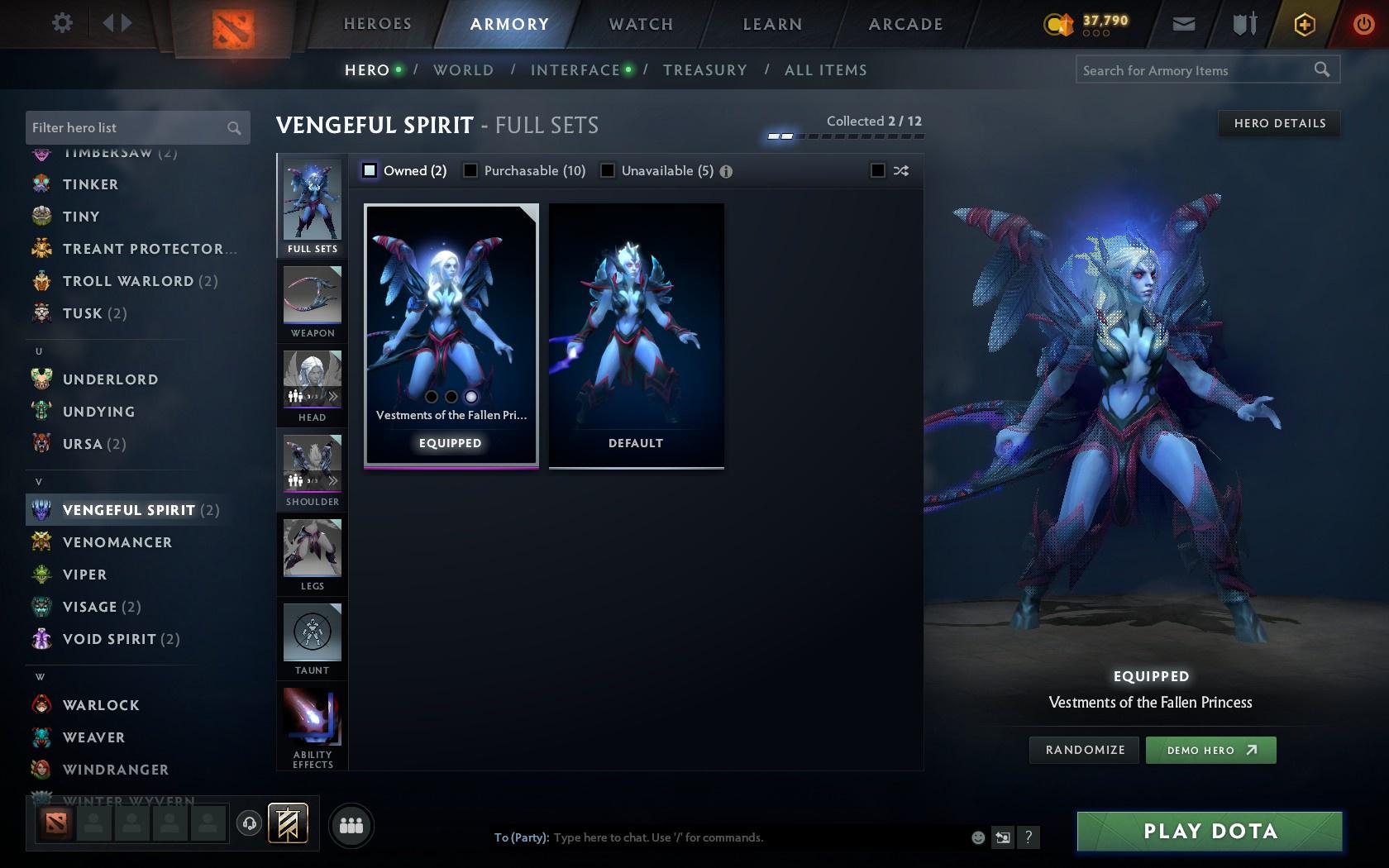Enable the shuffle filter checkbox

879,170
